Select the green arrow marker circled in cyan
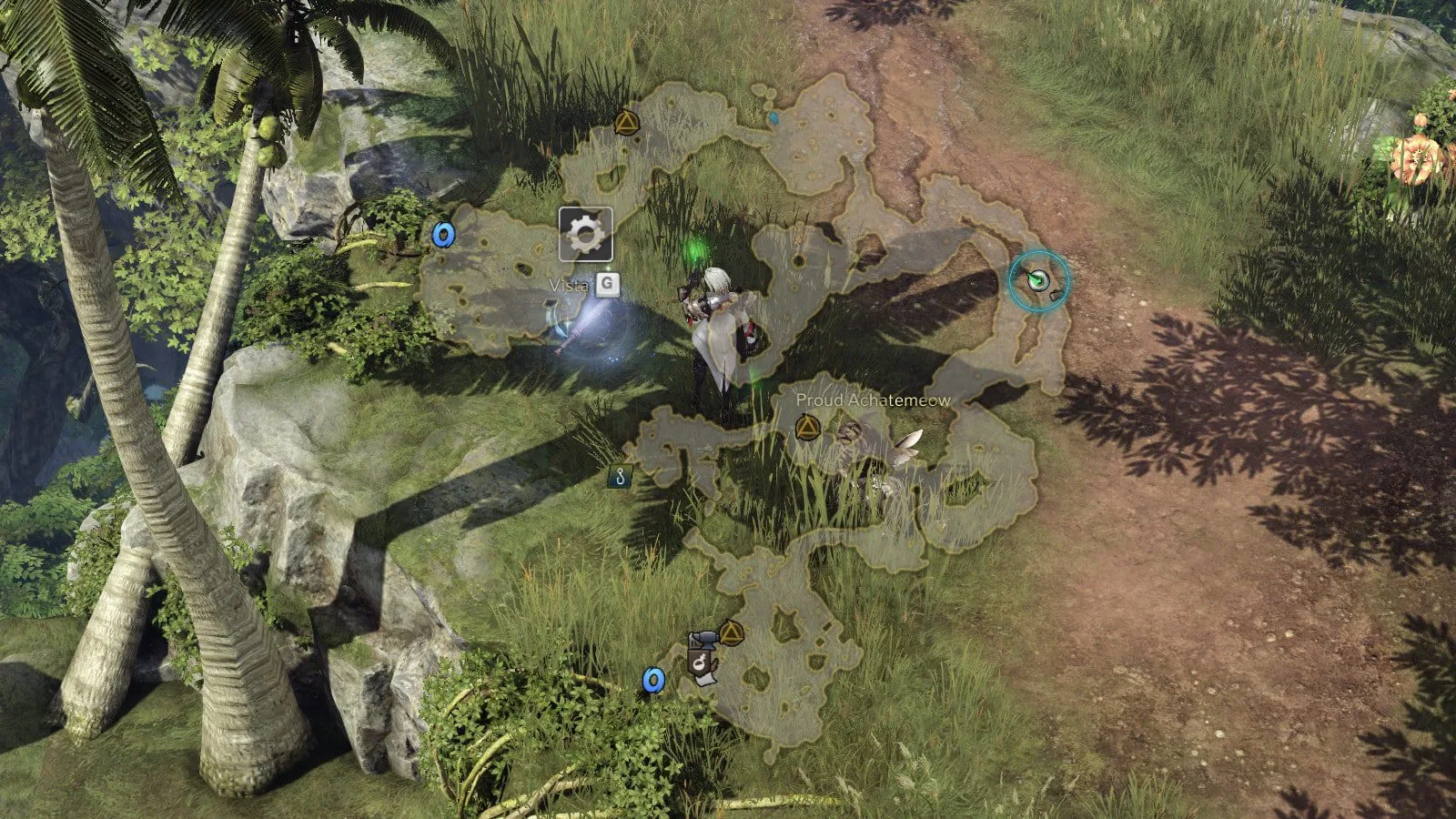The image size is (1456, 819). [1037, 280]
